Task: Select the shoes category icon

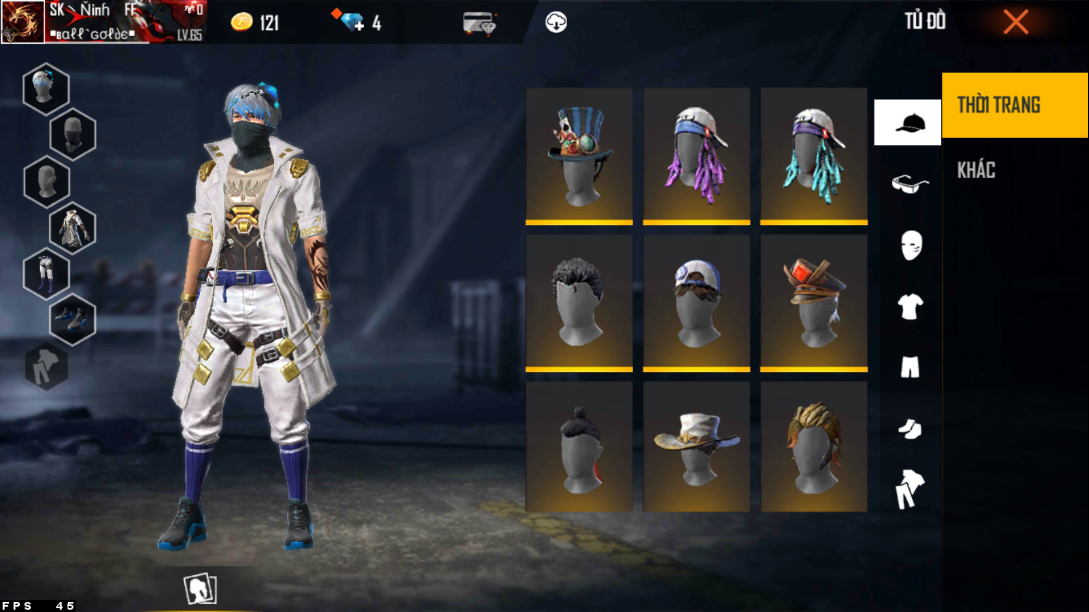Action: (909, 429)
